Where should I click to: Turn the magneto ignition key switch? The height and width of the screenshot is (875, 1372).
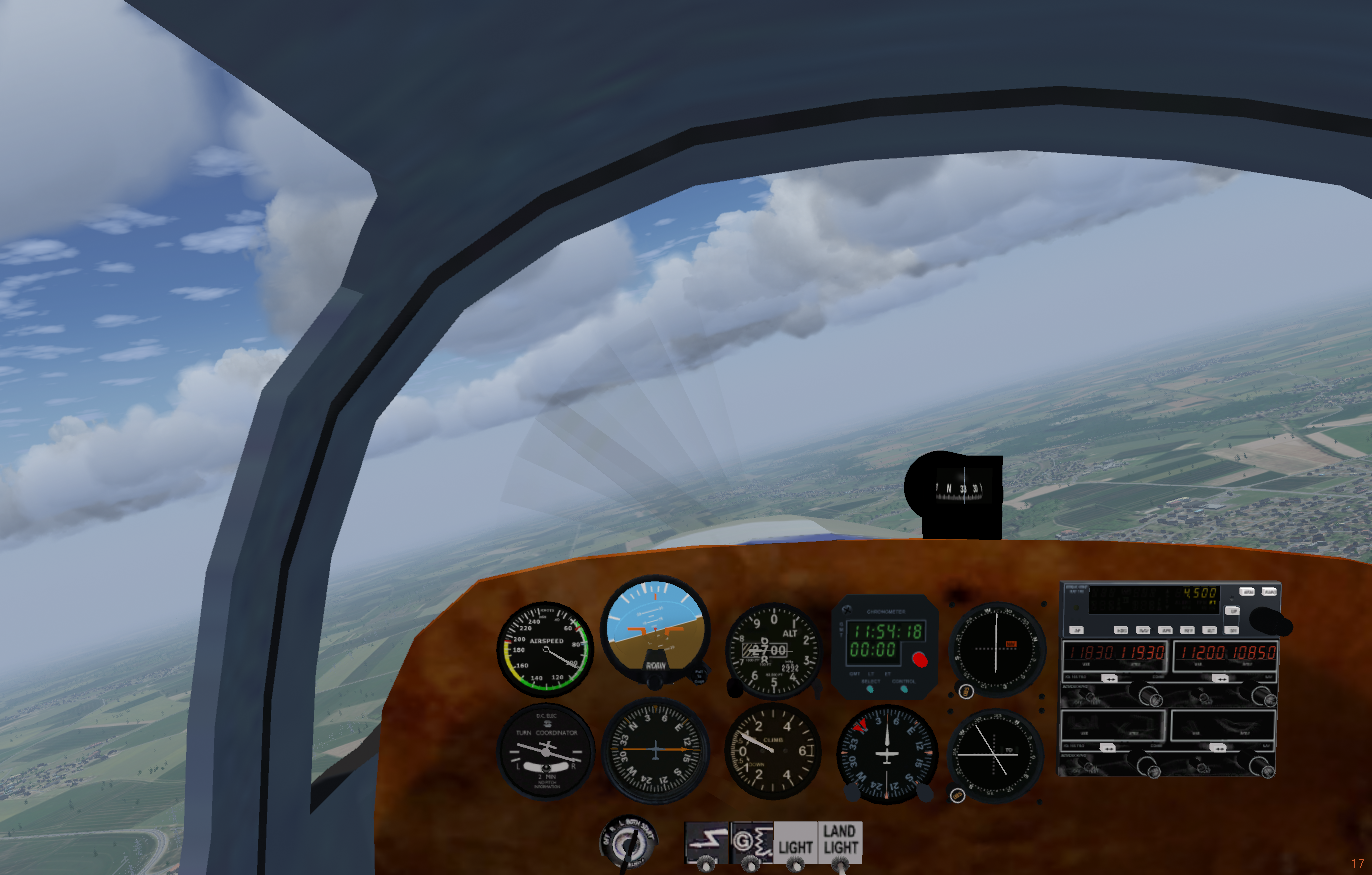click(x=627, y=845)
